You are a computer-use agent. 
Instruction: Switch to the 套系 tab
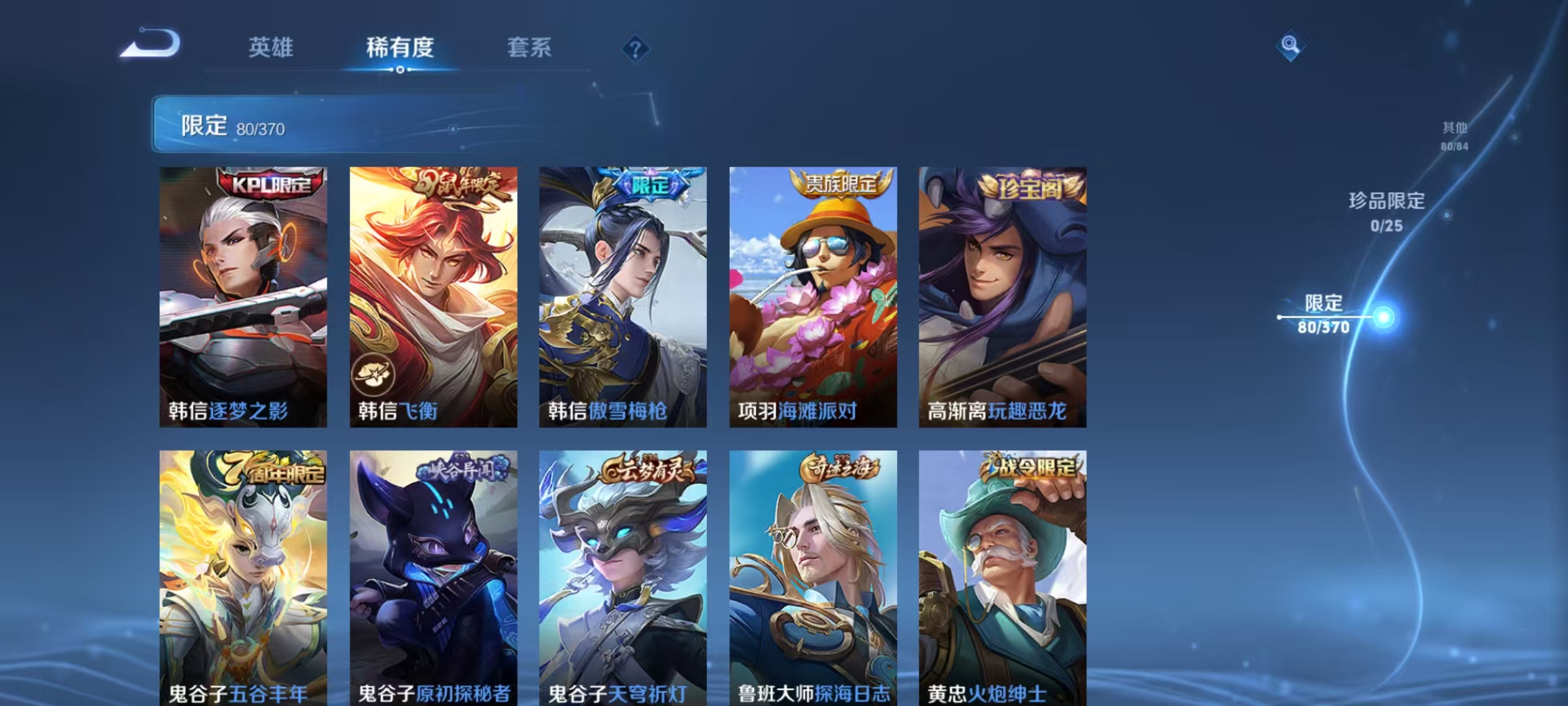click(x=530, y=47)
